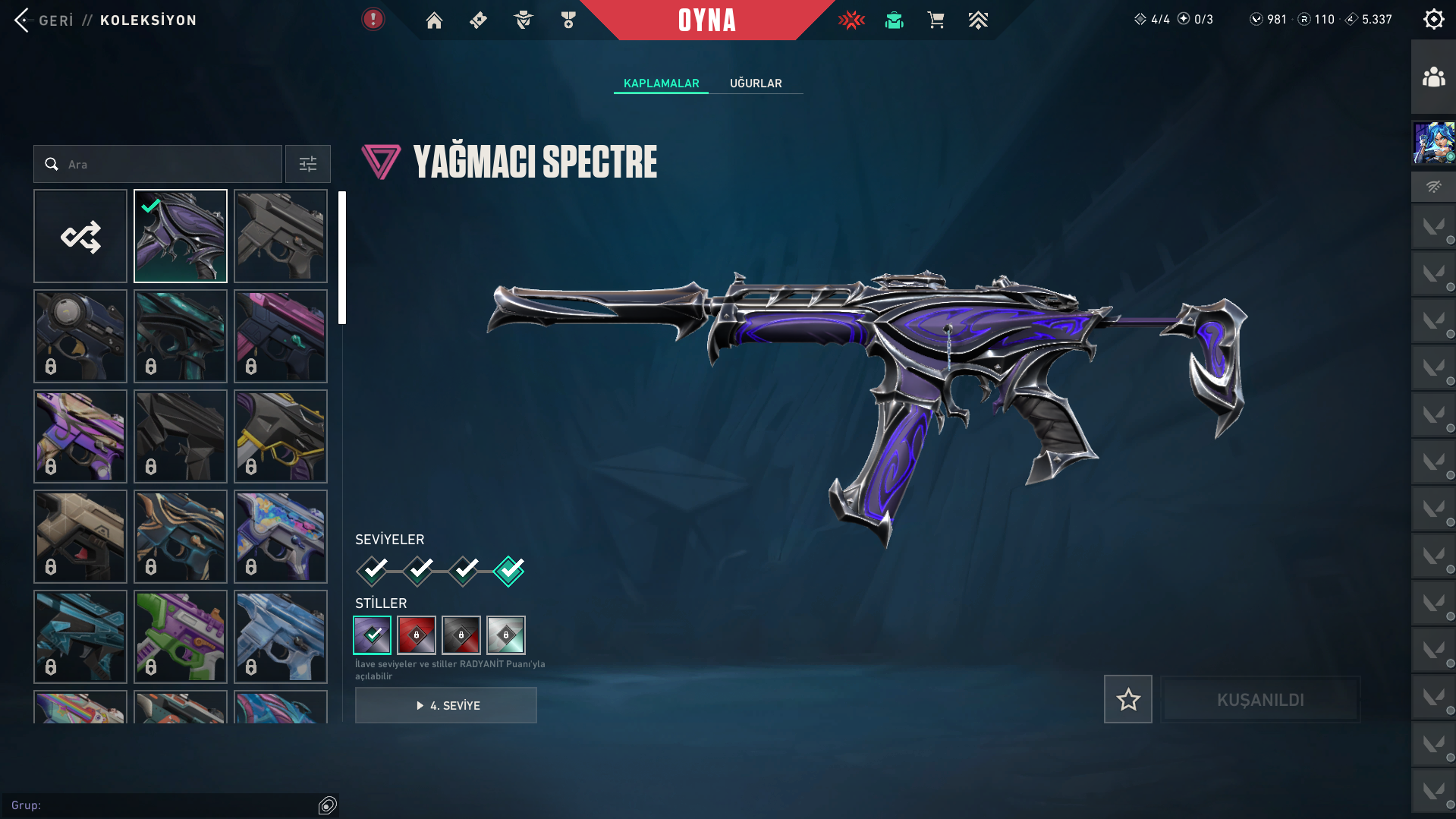Select the KAPLAMALAR tab
This screenshot has width=1456, height=819.
pos(661,83)
